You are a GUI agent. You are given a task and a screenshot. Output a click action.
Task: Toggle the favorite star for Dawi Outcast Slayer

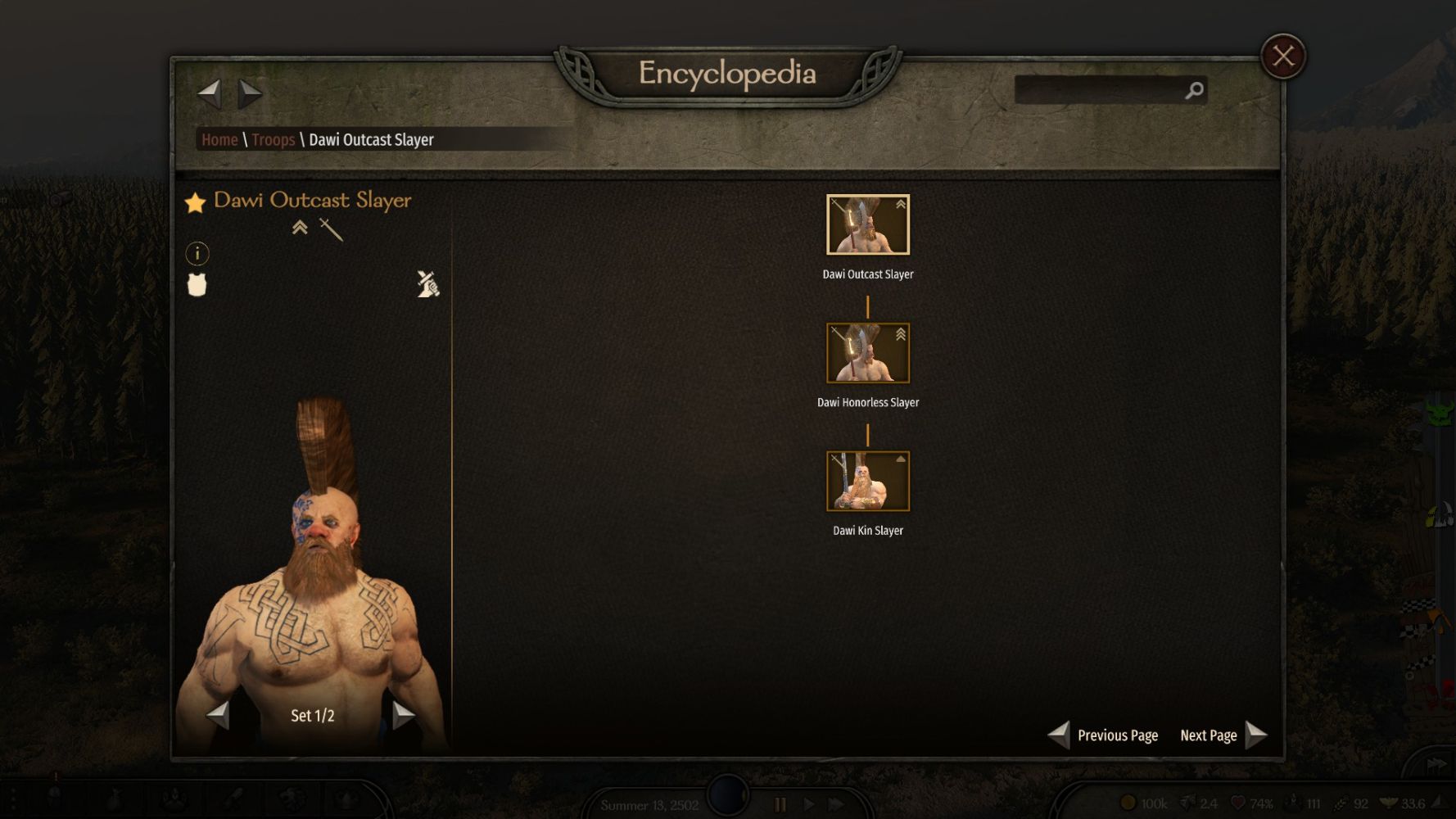(195, 202)
